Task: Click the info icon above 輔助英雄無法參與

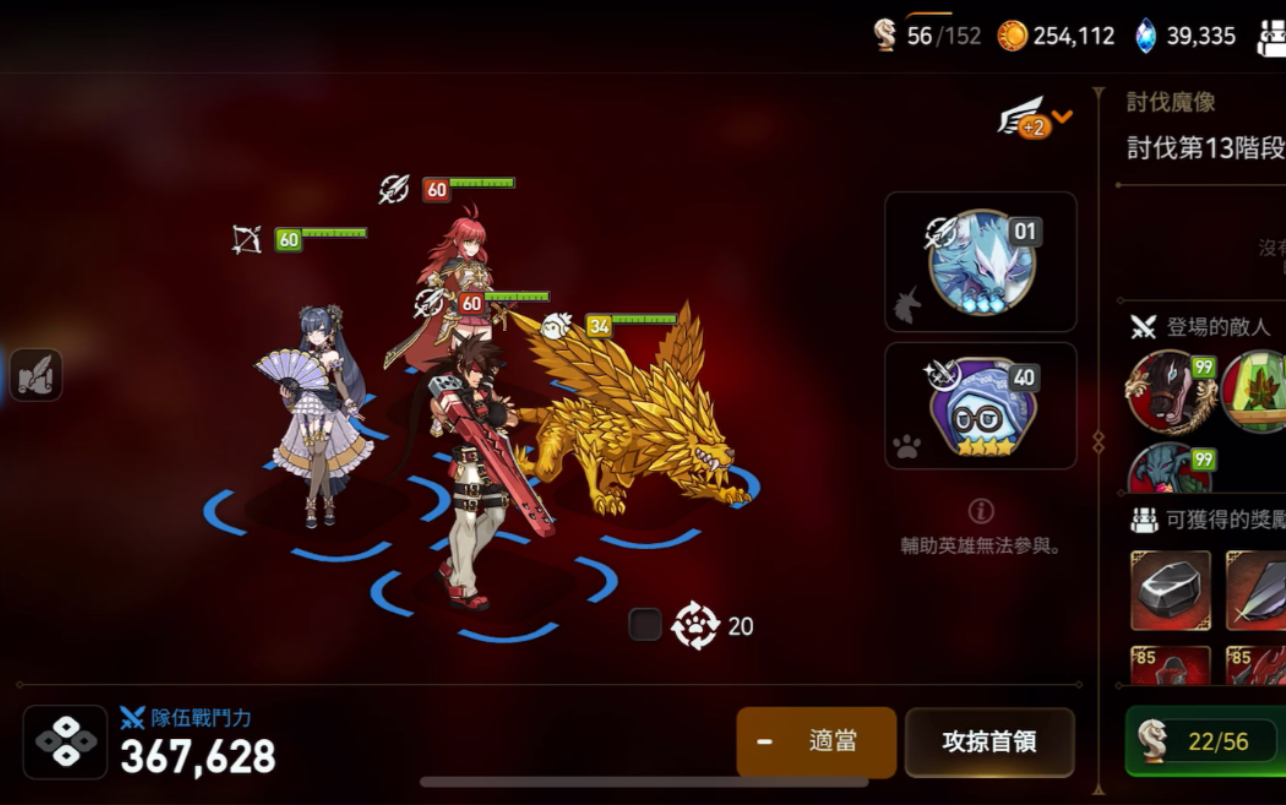Action: click(x=981, y=512)
